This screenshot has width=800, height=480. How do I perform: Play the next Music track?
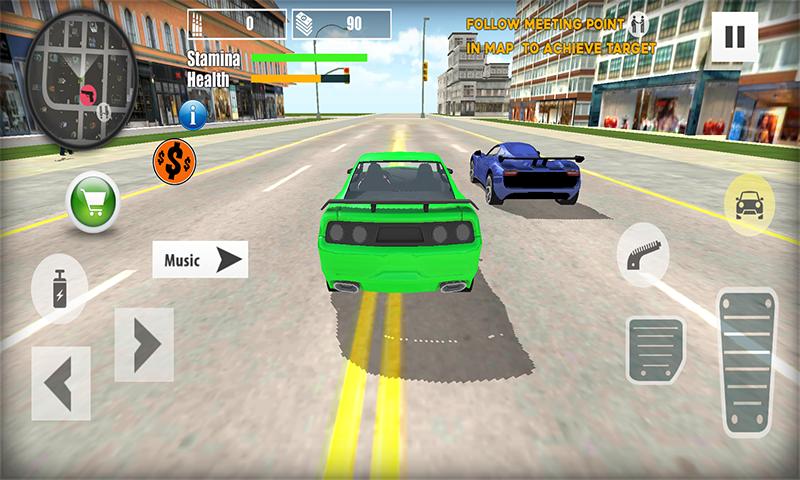[200, 260]
